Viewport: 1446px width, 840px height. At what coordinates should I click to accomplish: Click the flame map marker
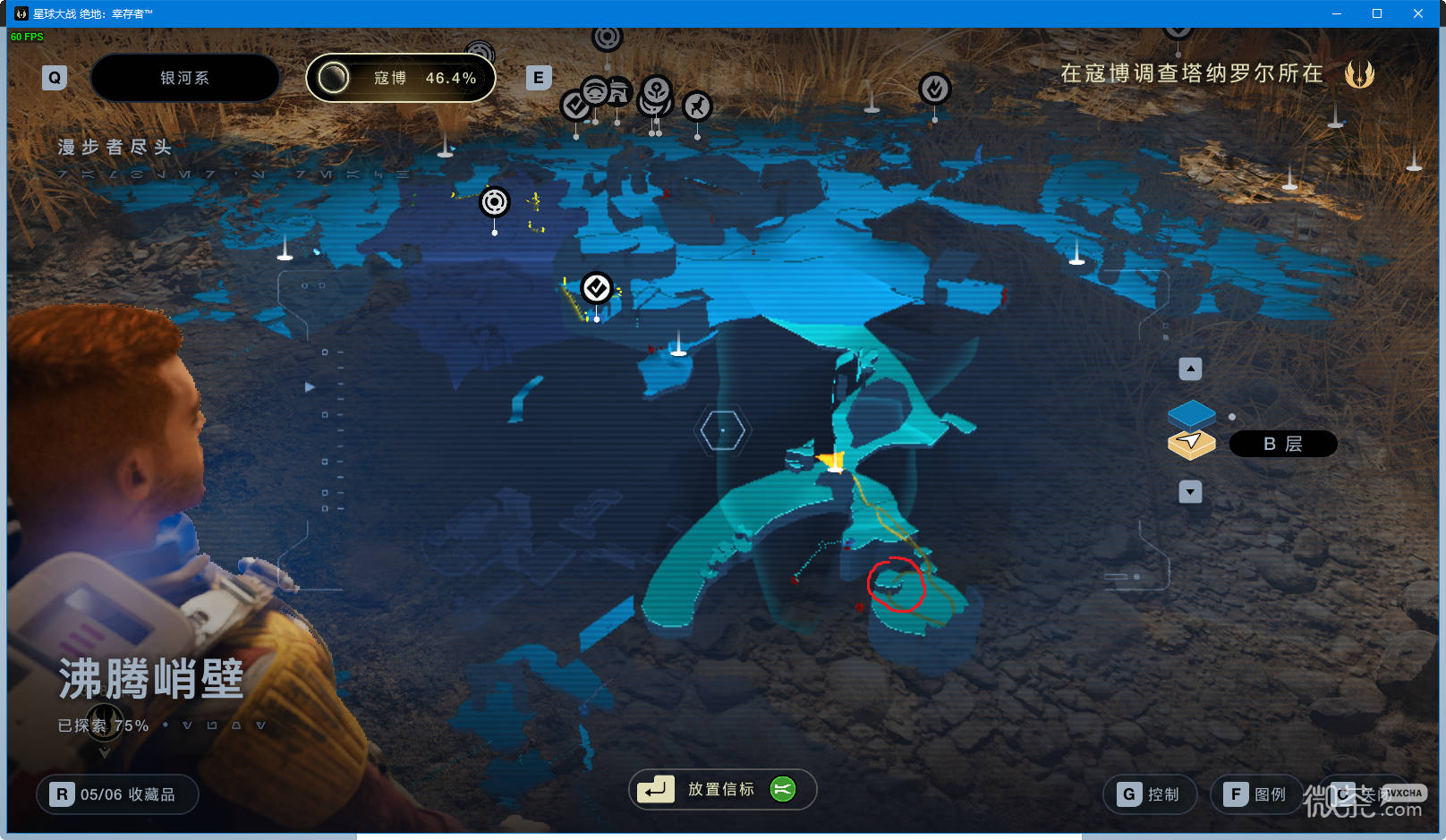tap(934, 89)
